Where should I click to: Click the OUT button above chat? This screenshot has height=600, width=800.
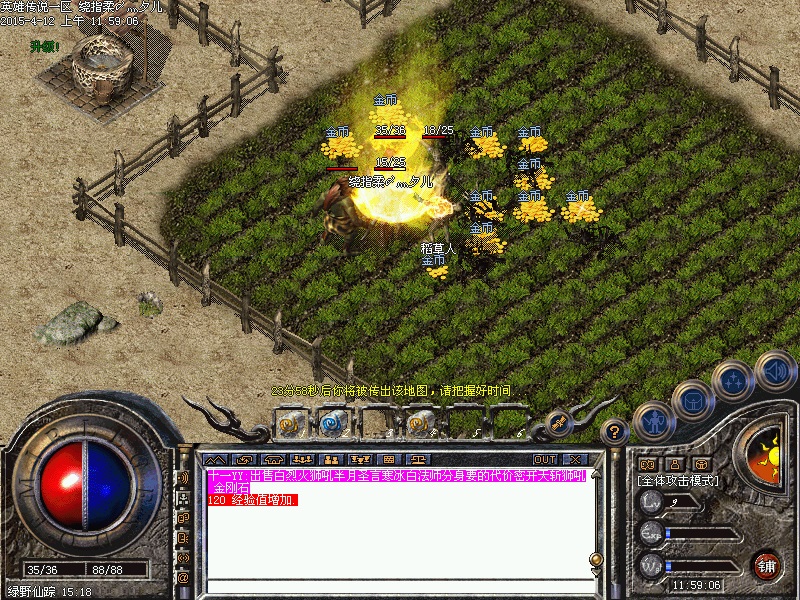coord(544,459)
